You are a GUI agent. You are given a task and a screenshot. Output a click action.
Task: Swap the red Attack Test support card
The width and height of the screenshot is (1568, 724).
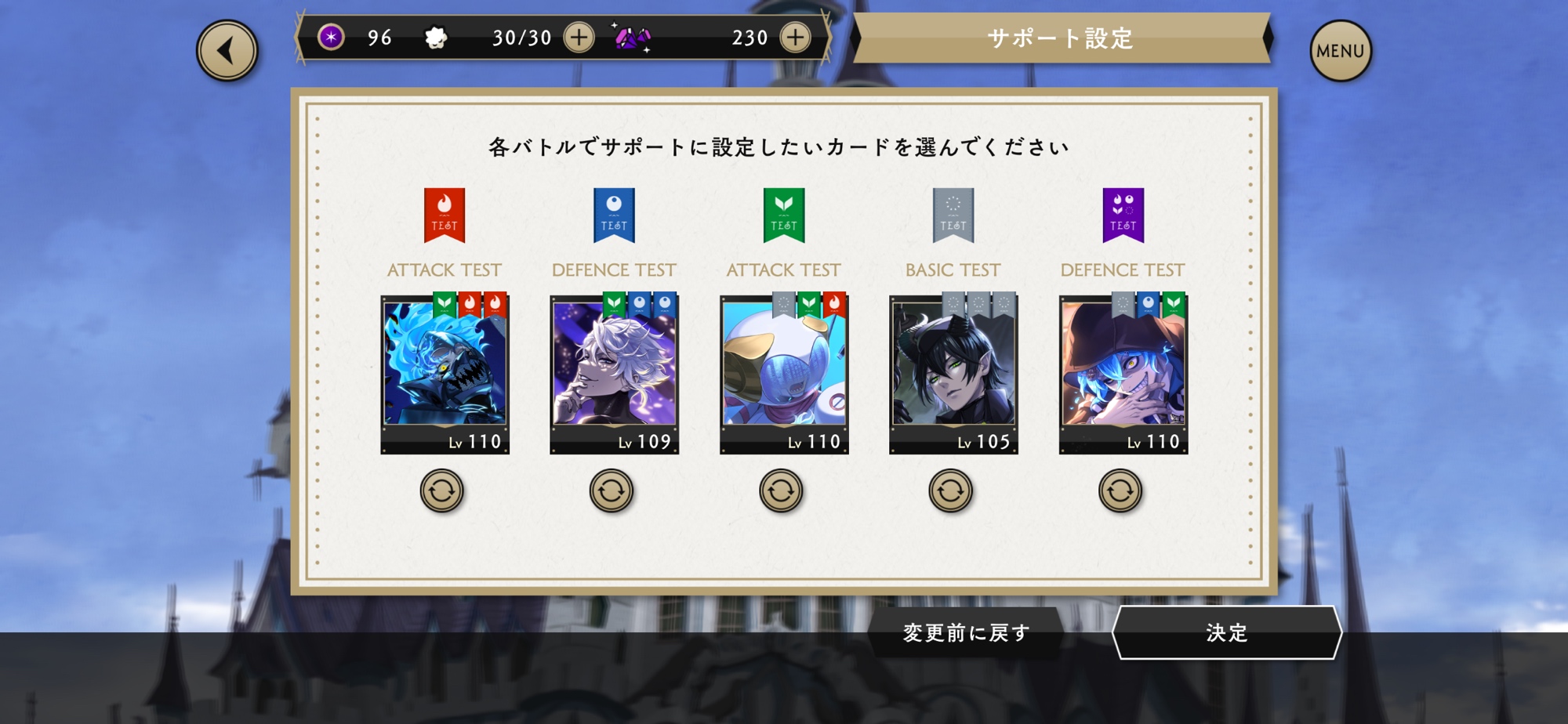(x=442, y=491)
